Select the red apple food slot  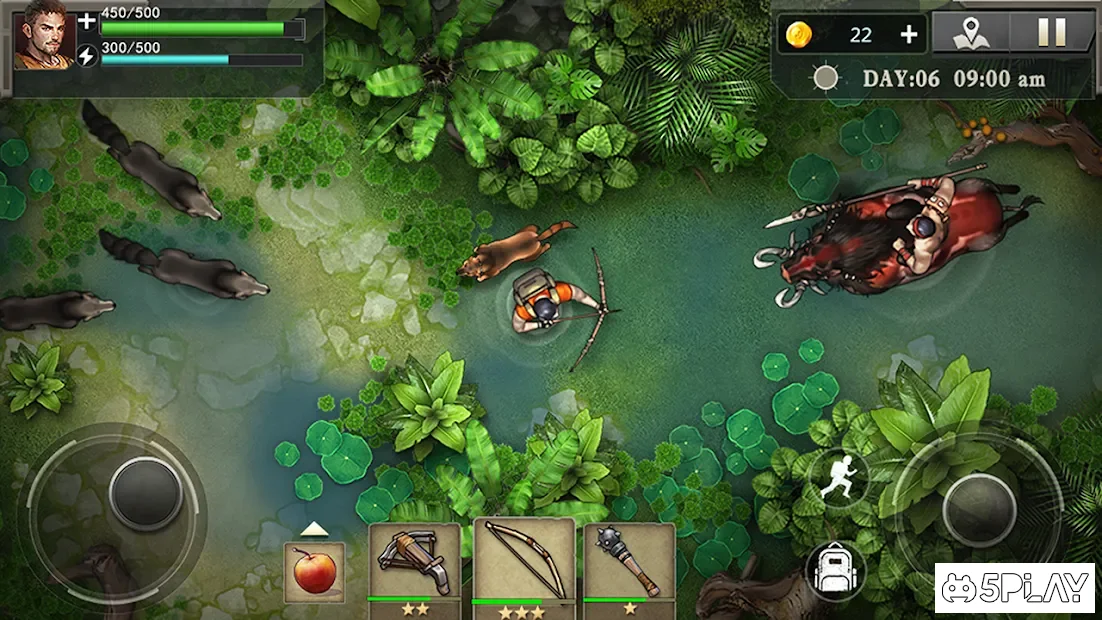point(314,573)
